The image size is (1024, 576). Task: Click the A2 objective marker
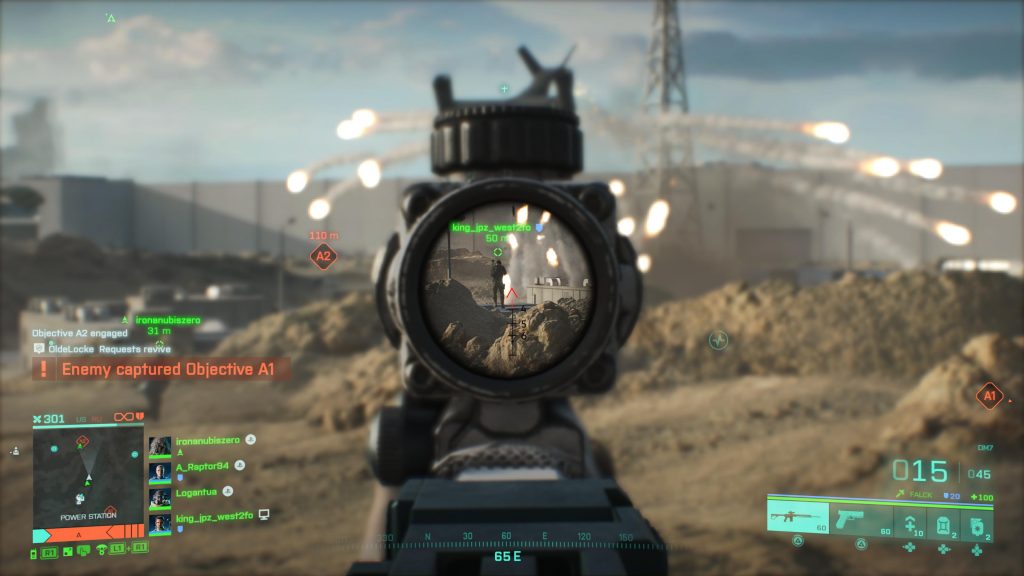(323, 256)
